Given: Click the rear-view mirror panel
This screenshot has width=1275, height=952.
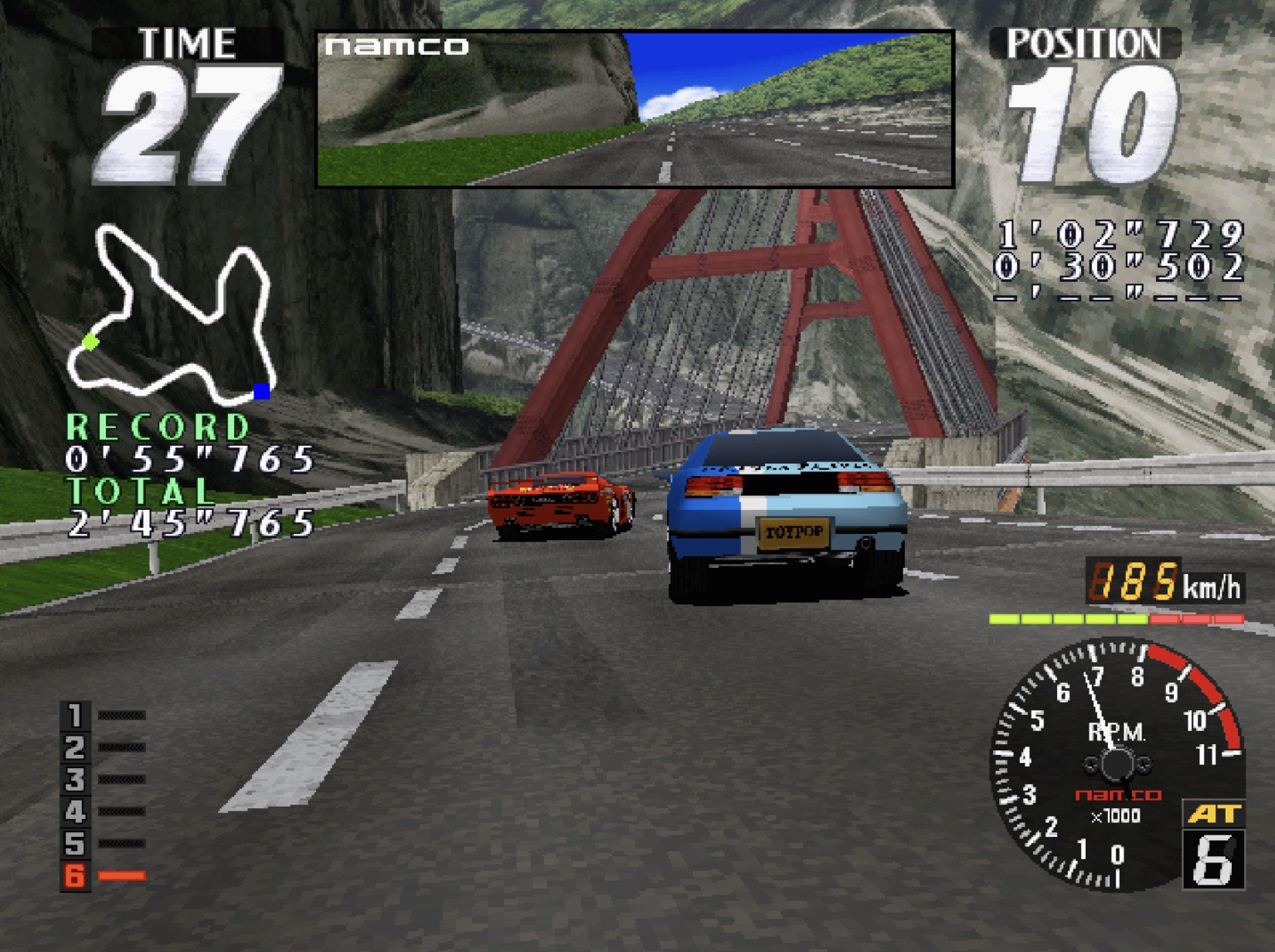Looking at the screenshot, I should (635, 109).
